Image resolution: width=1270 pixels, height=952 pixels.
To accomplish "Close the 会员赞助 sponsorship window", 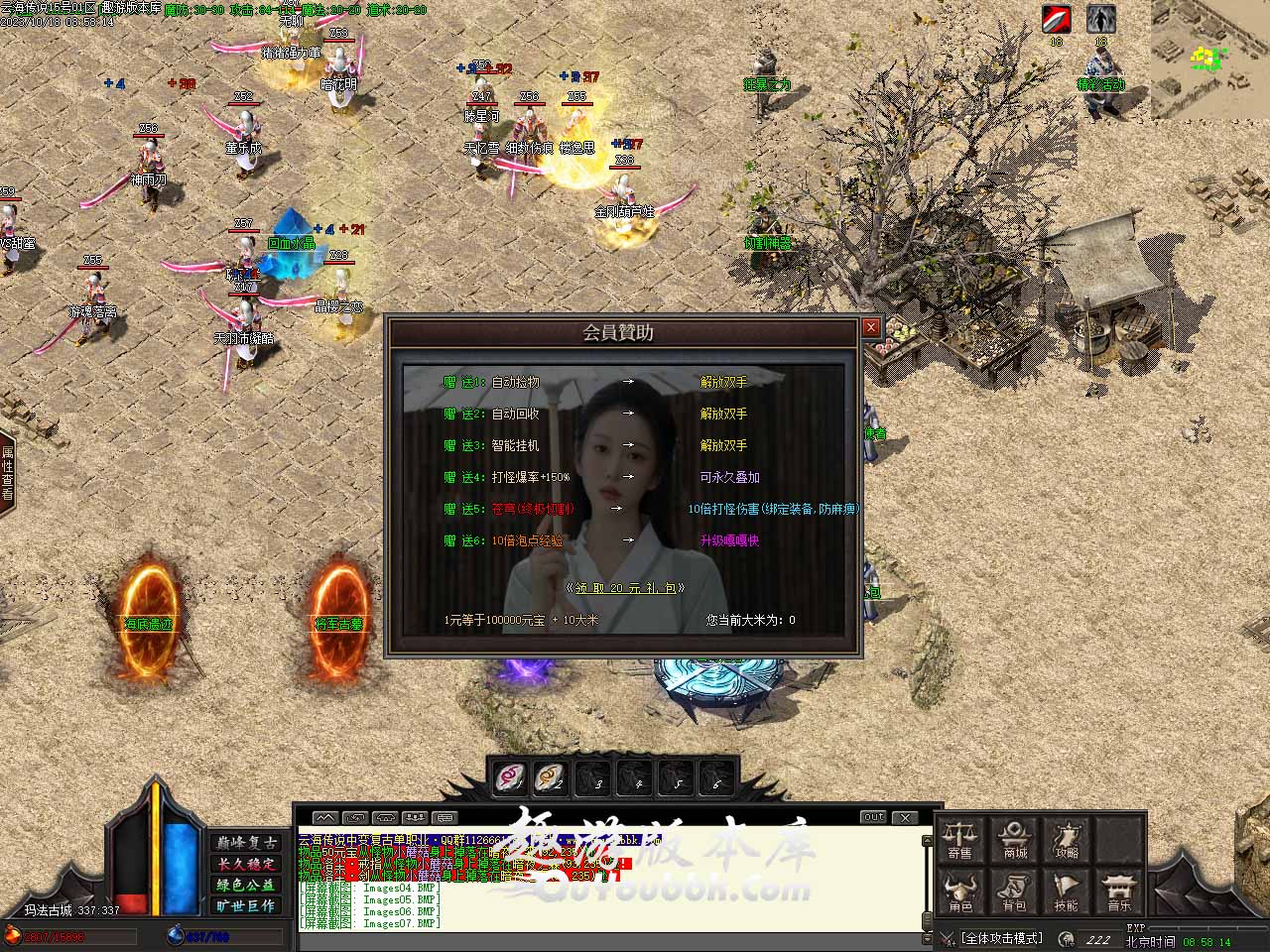I will point(871,327).
